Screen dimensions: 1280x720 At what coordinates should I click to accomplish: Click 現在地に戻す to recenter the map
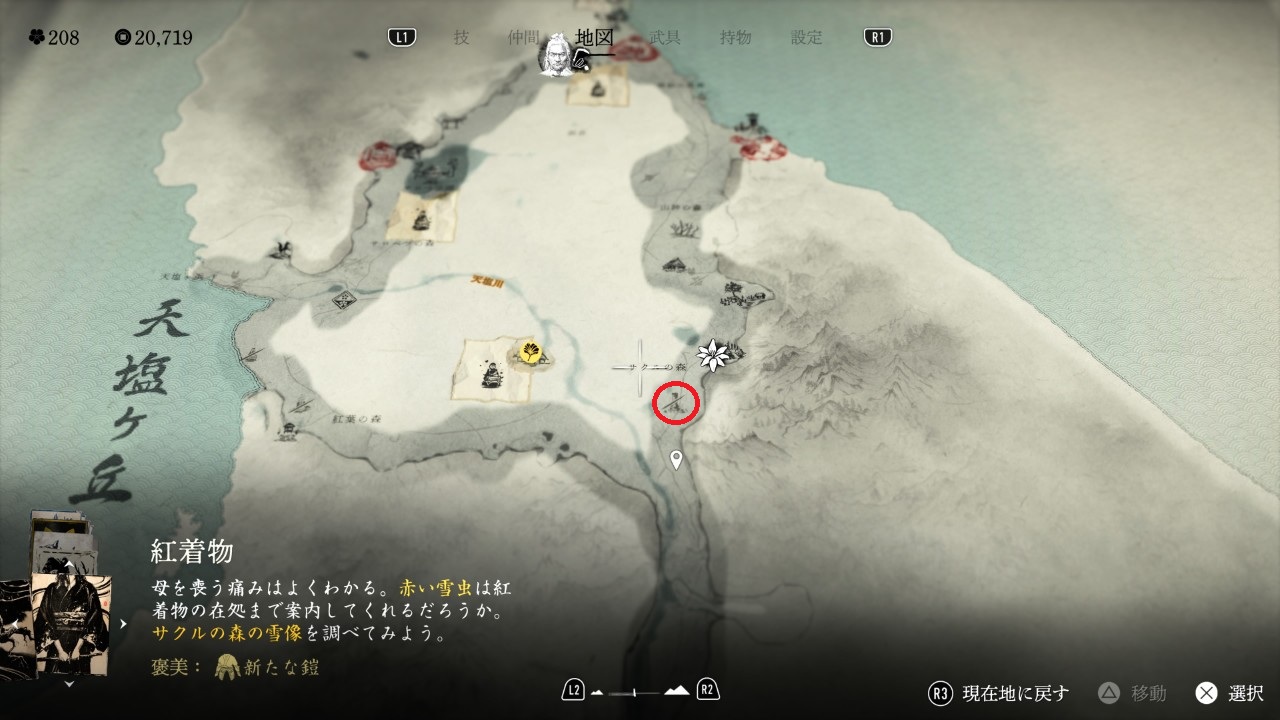[1000, 692]
